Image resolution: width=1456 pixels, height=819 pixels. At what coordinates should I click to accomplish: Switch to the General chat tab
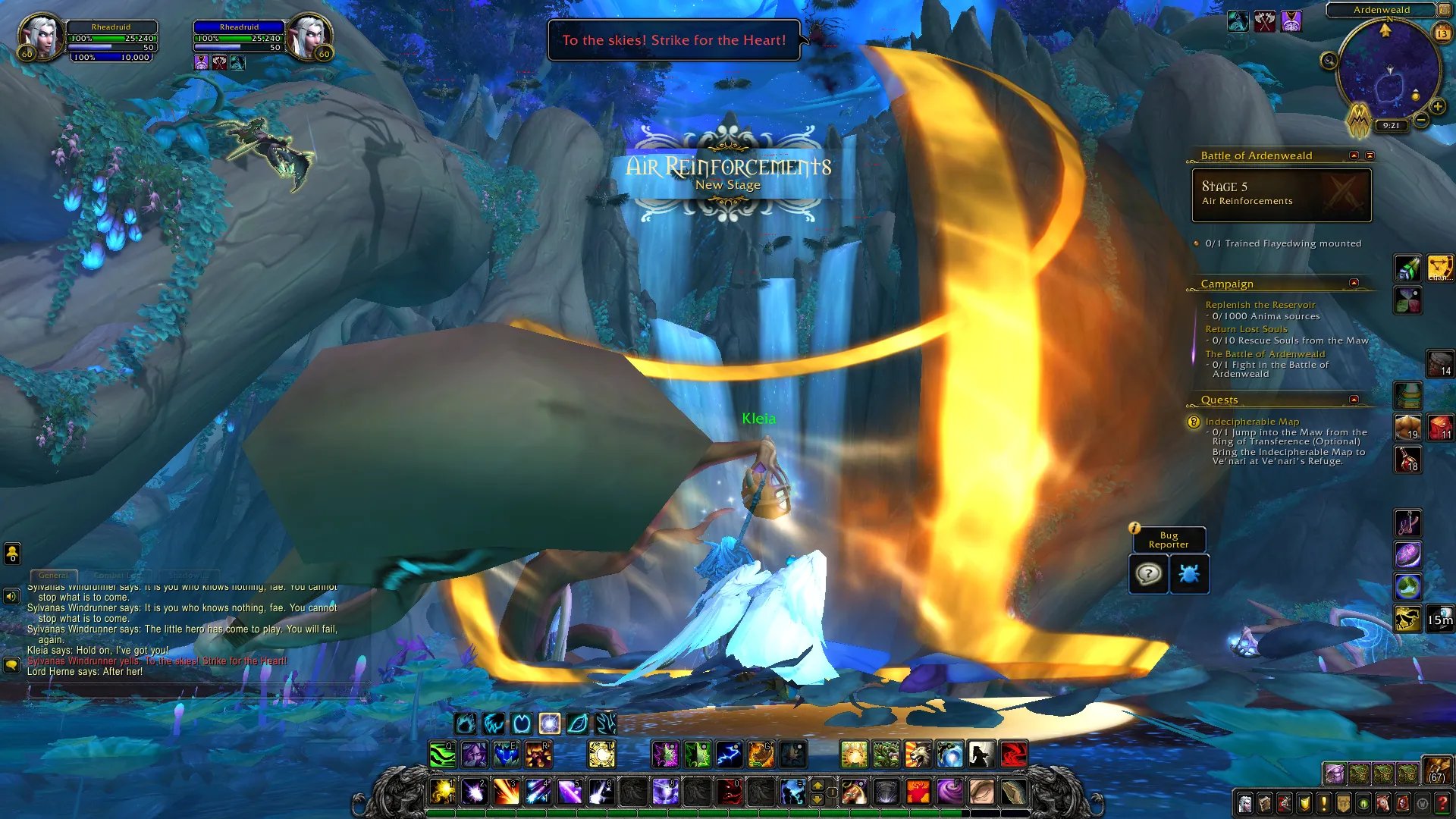[x=53, y=576]
